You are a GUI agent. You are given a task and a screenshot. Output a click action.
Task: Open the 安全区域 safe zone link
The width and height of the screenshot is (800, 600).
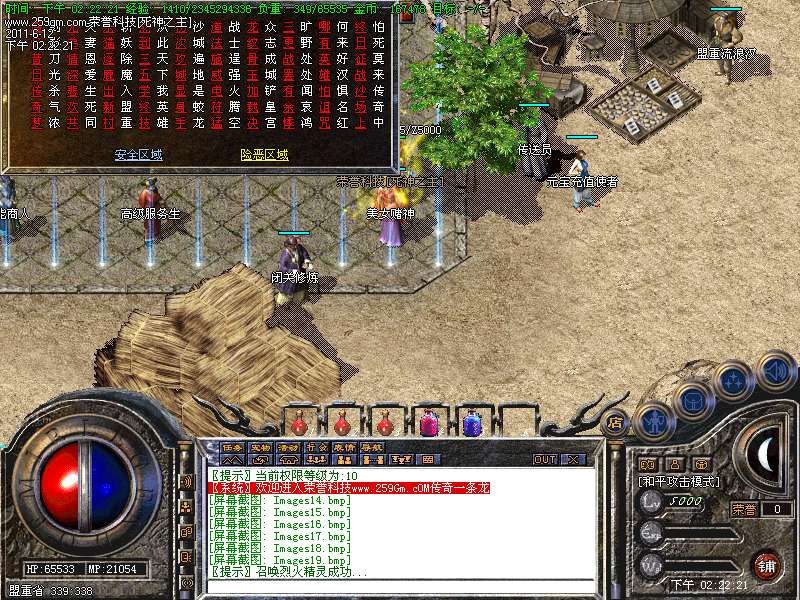coord(138,155)
